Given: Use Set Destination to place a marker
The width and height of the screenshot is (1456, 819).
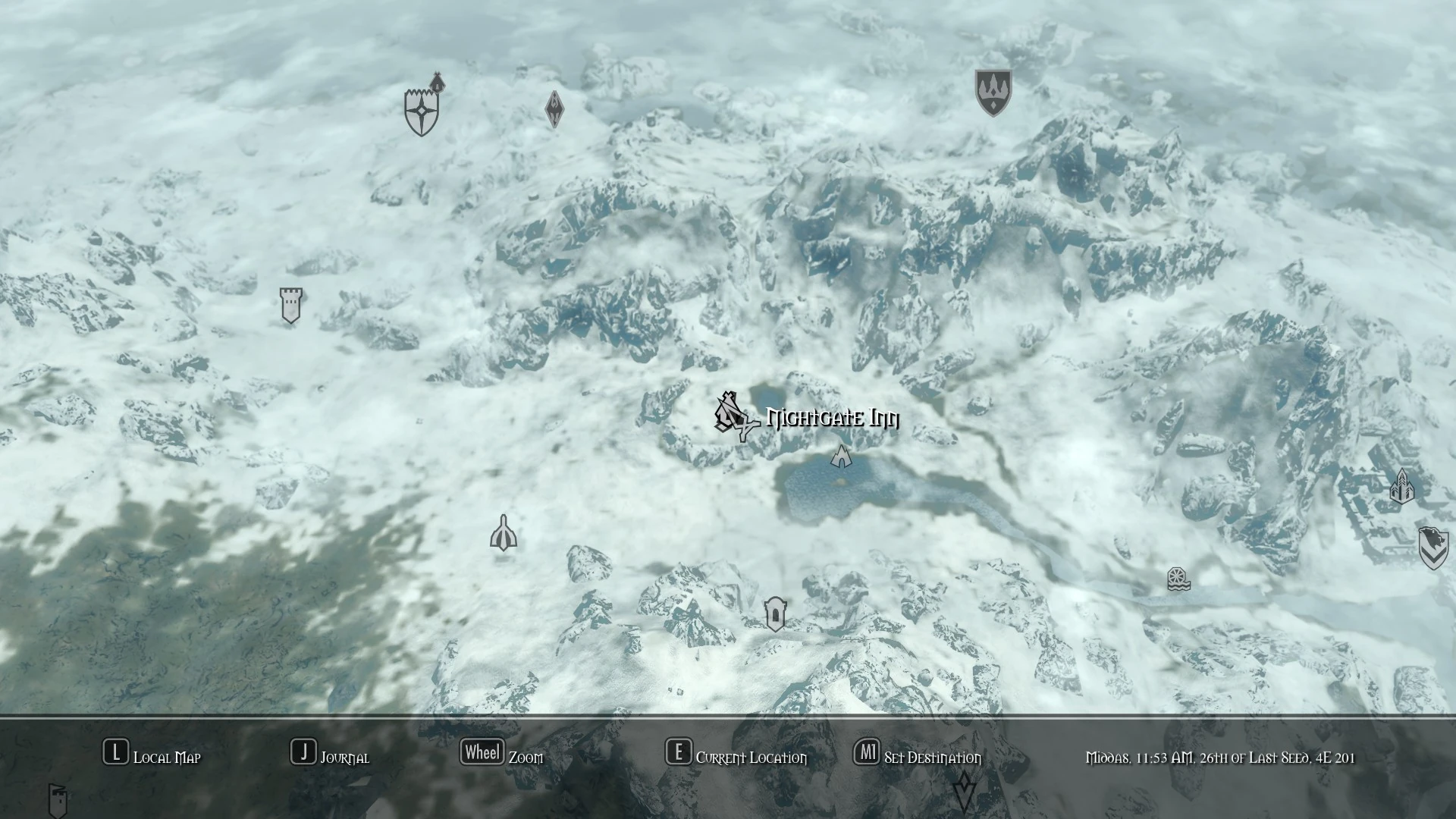Looking at the screenshot, I should coord(867,754).
